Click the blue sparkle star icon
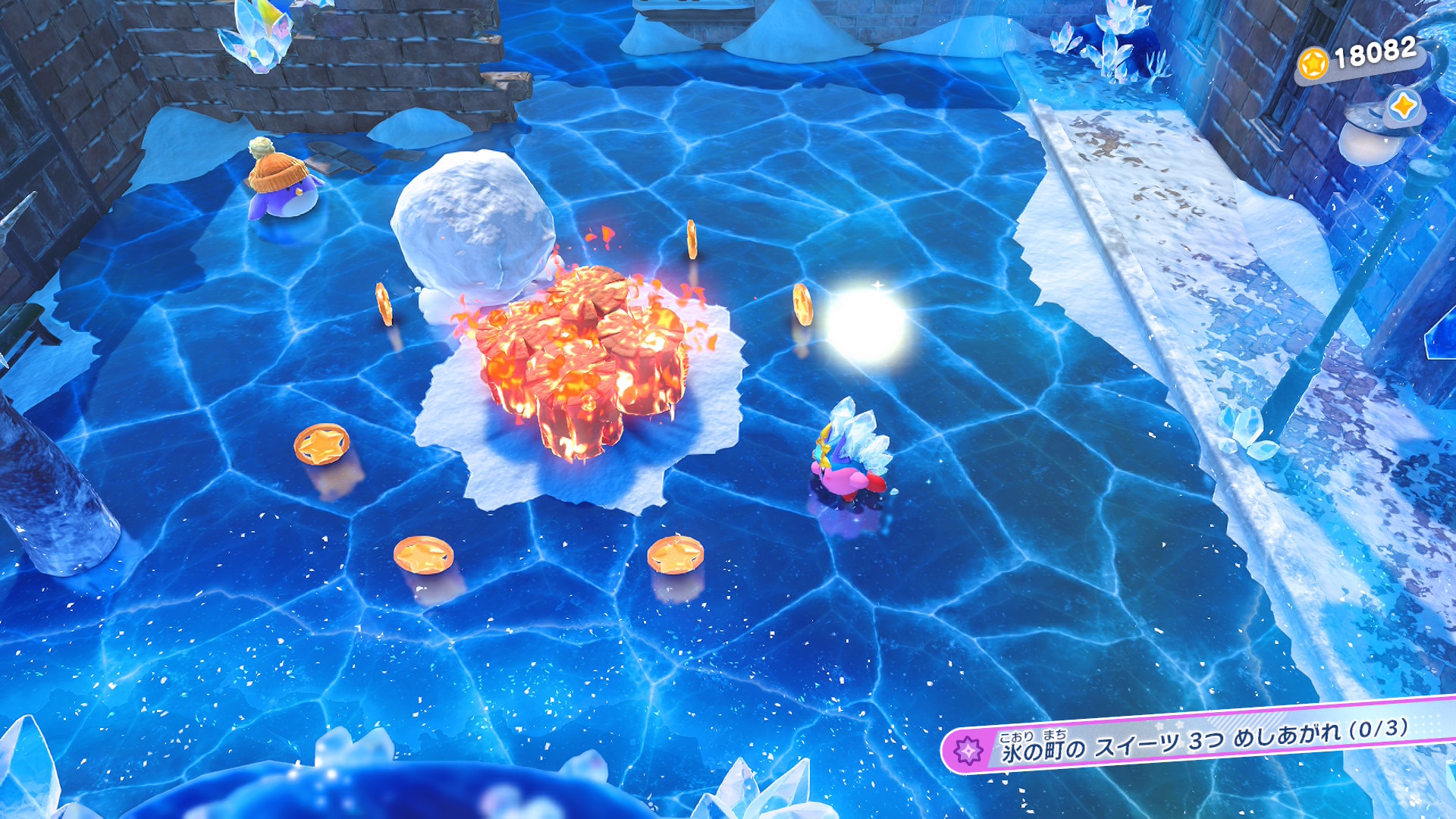 pyautogui.click(x=1404, y=106)
